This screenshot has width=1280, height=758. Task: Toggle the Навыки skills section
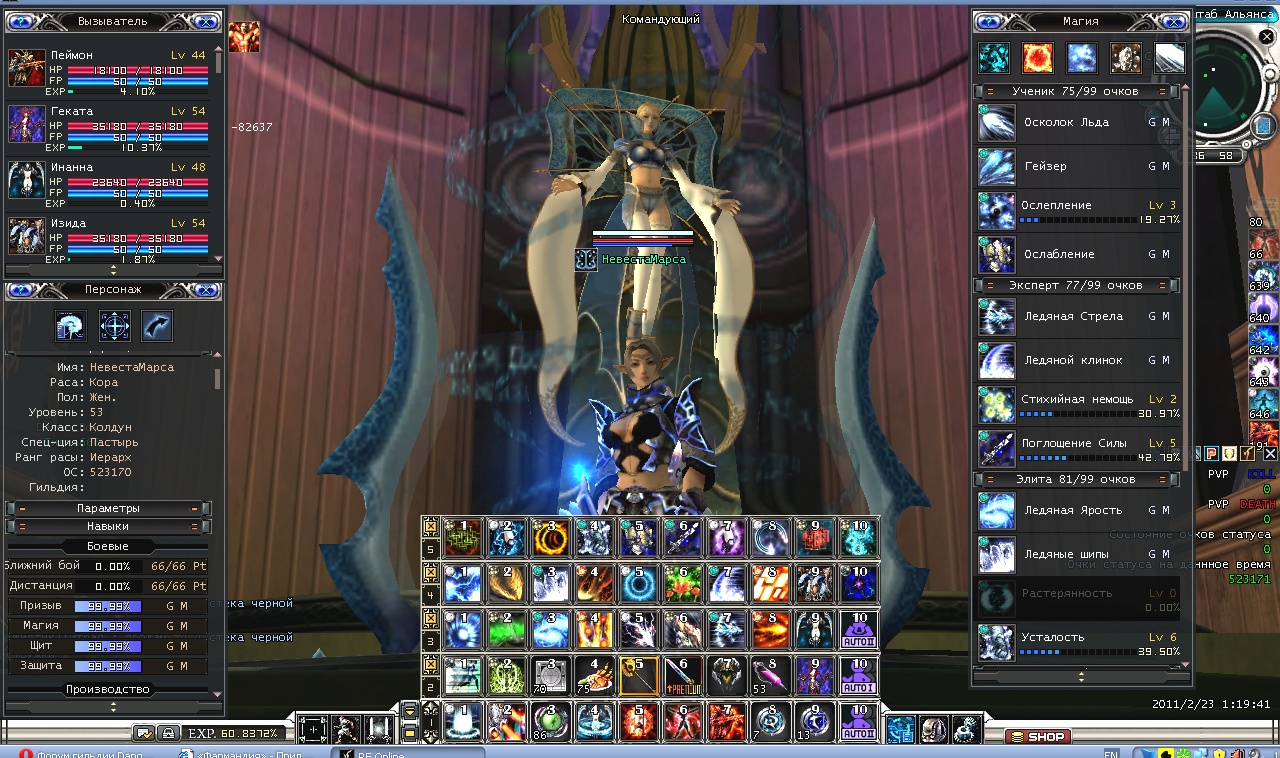108,526
